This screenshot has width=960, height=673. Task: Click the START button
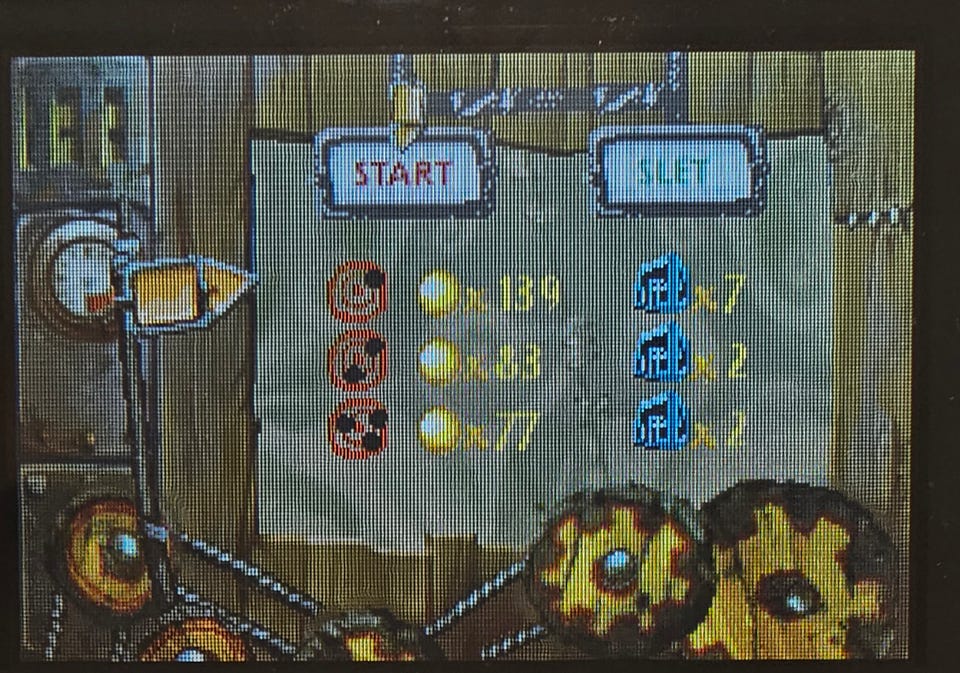[x=404, y=173]
